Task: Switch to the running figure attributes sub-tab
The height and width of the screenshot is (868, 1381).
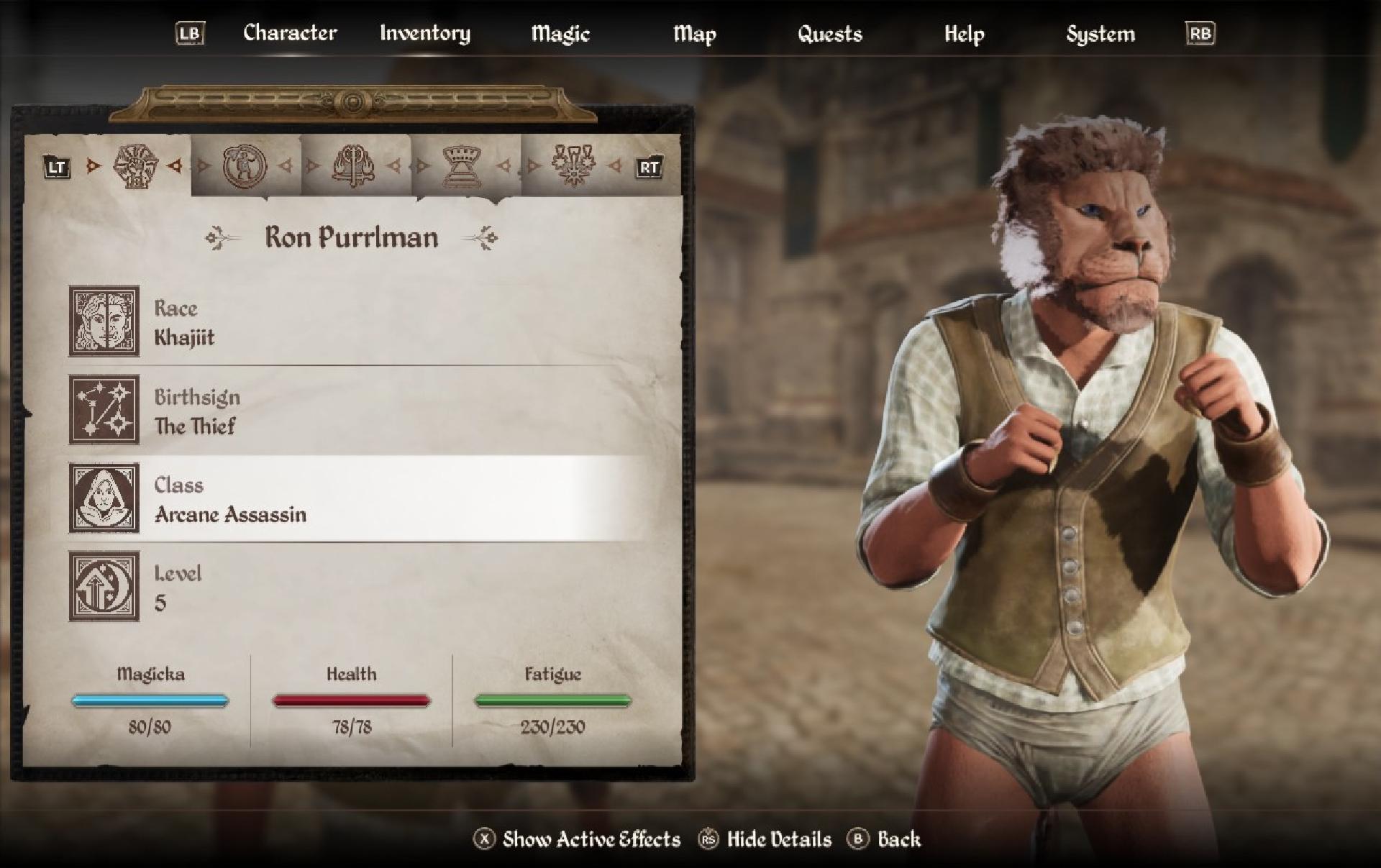Action: click(x=245, y=167)
